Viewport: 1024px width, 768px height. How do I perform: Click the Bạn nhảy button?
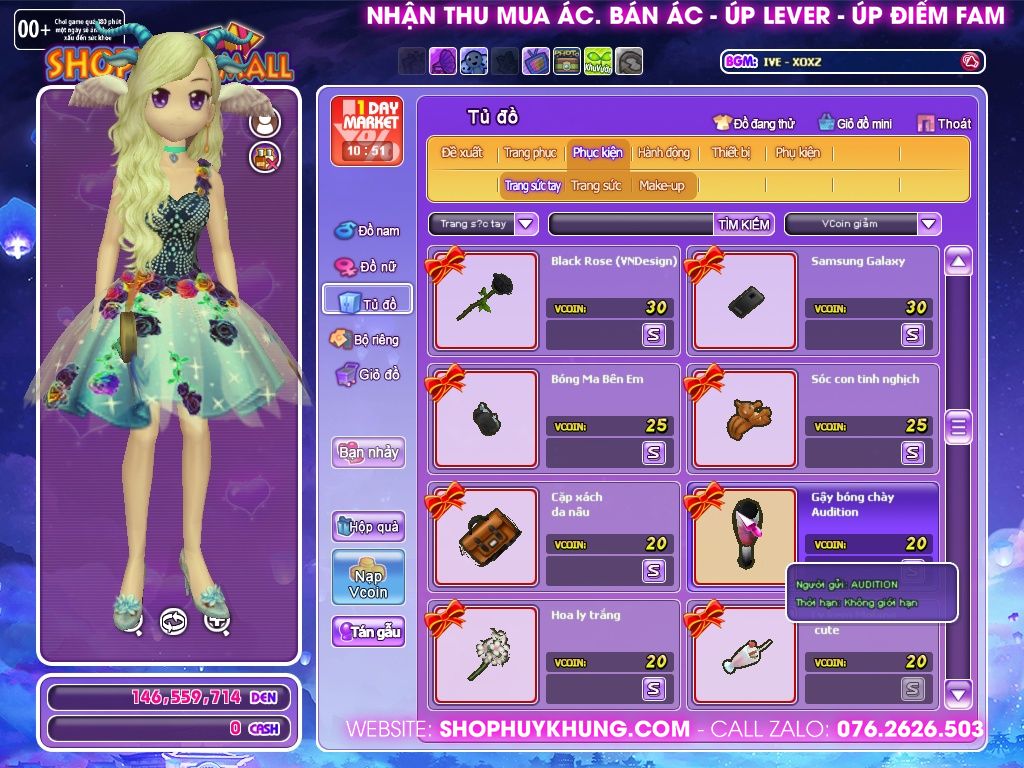[368, 452]
